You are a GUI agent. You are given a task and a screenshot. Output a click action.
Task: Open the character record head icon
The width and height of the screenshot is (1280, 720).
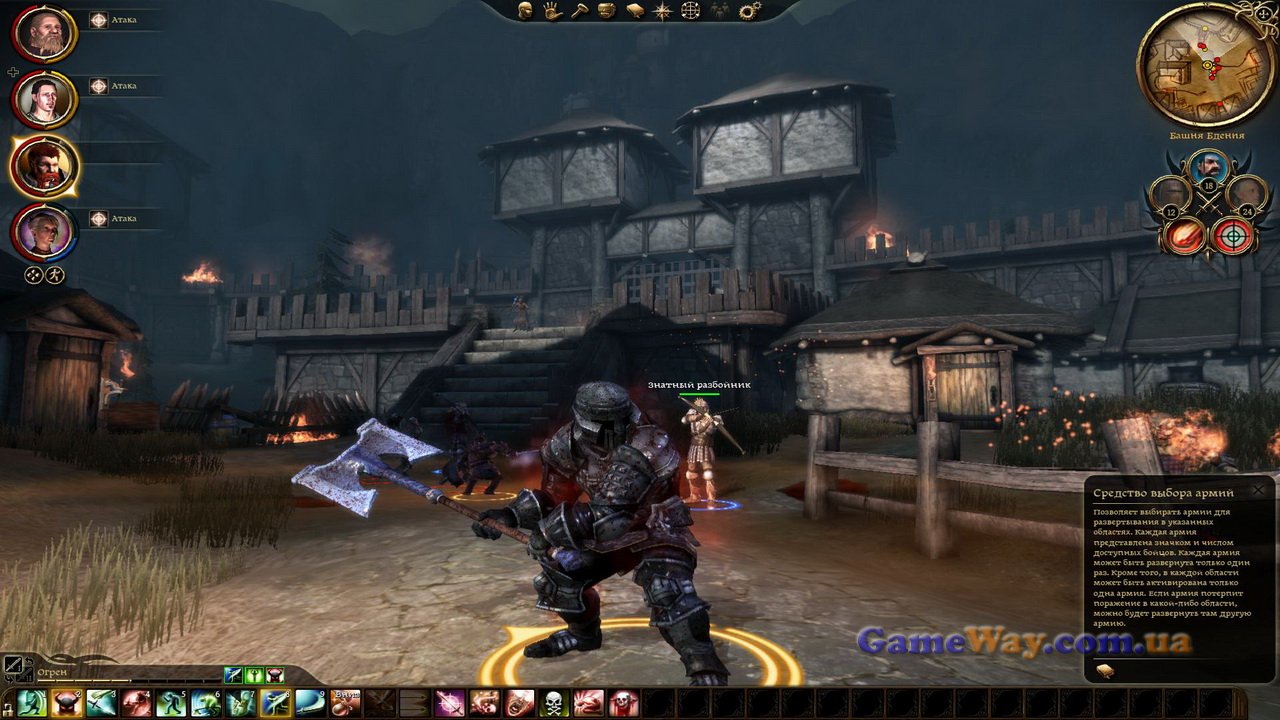coord(525,11)
